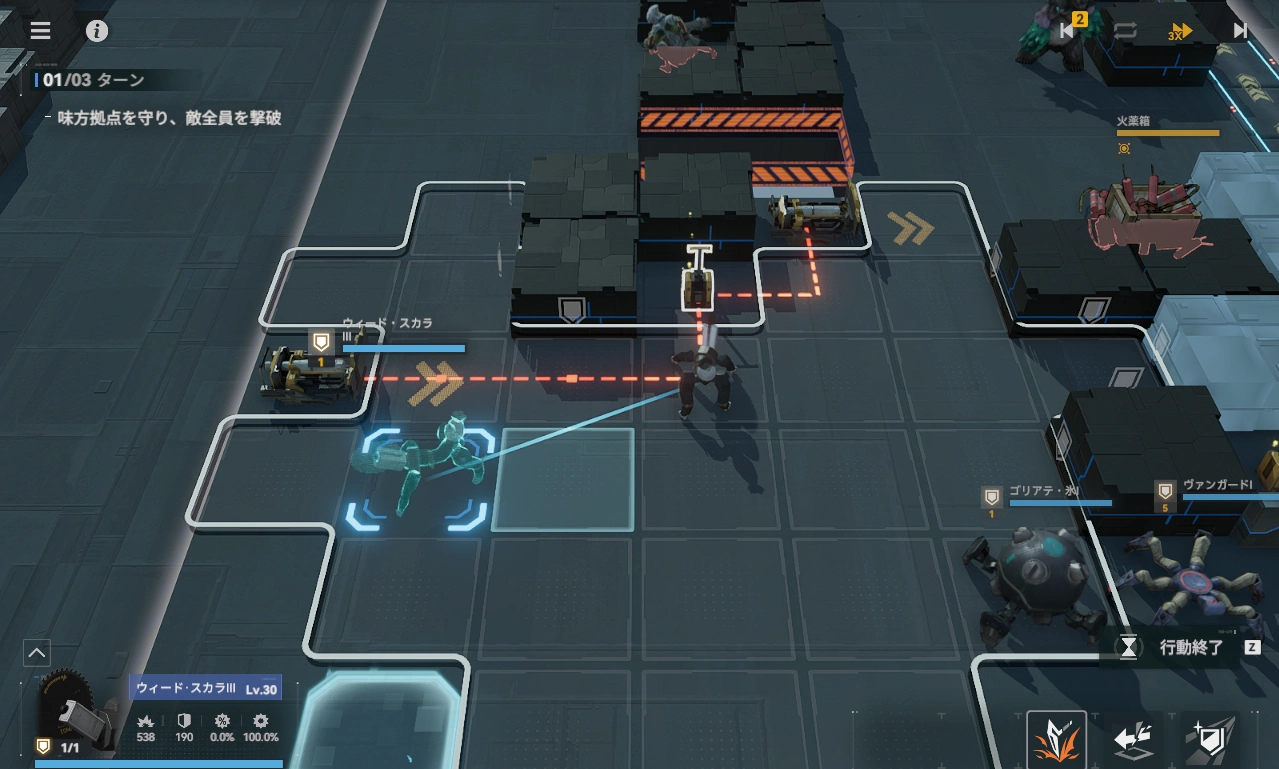
Task: Undo the last move with the rewind button
Action: (x=1066, y=30)
